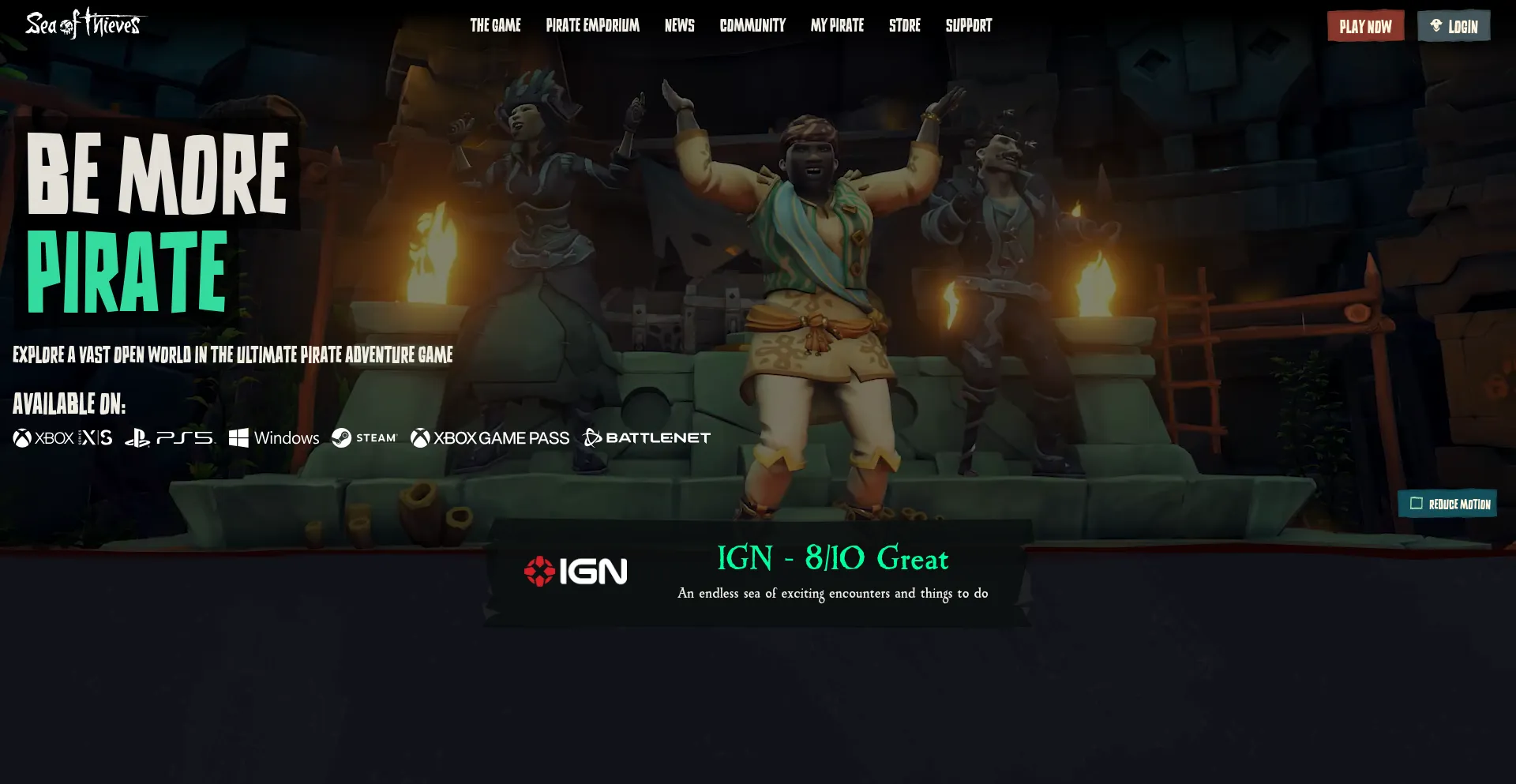Image resolution: width=1516 pixels, height=784 pixels.
Task: Open the Steam platform icon
Action: (364, 437)
